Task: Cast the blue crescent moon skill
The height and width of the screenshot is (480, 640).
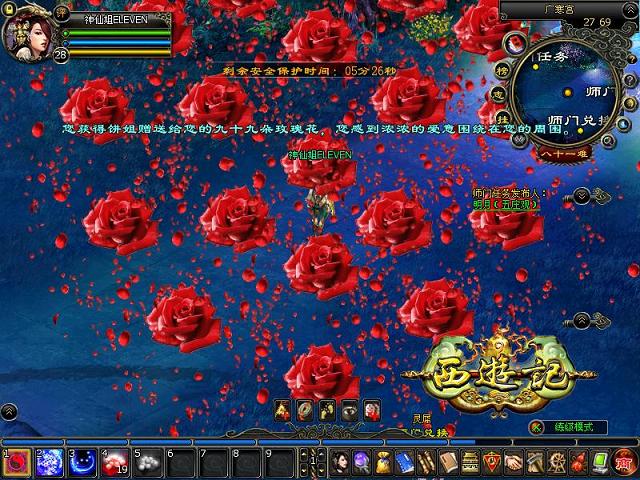Action: click(x=82, y=462)
